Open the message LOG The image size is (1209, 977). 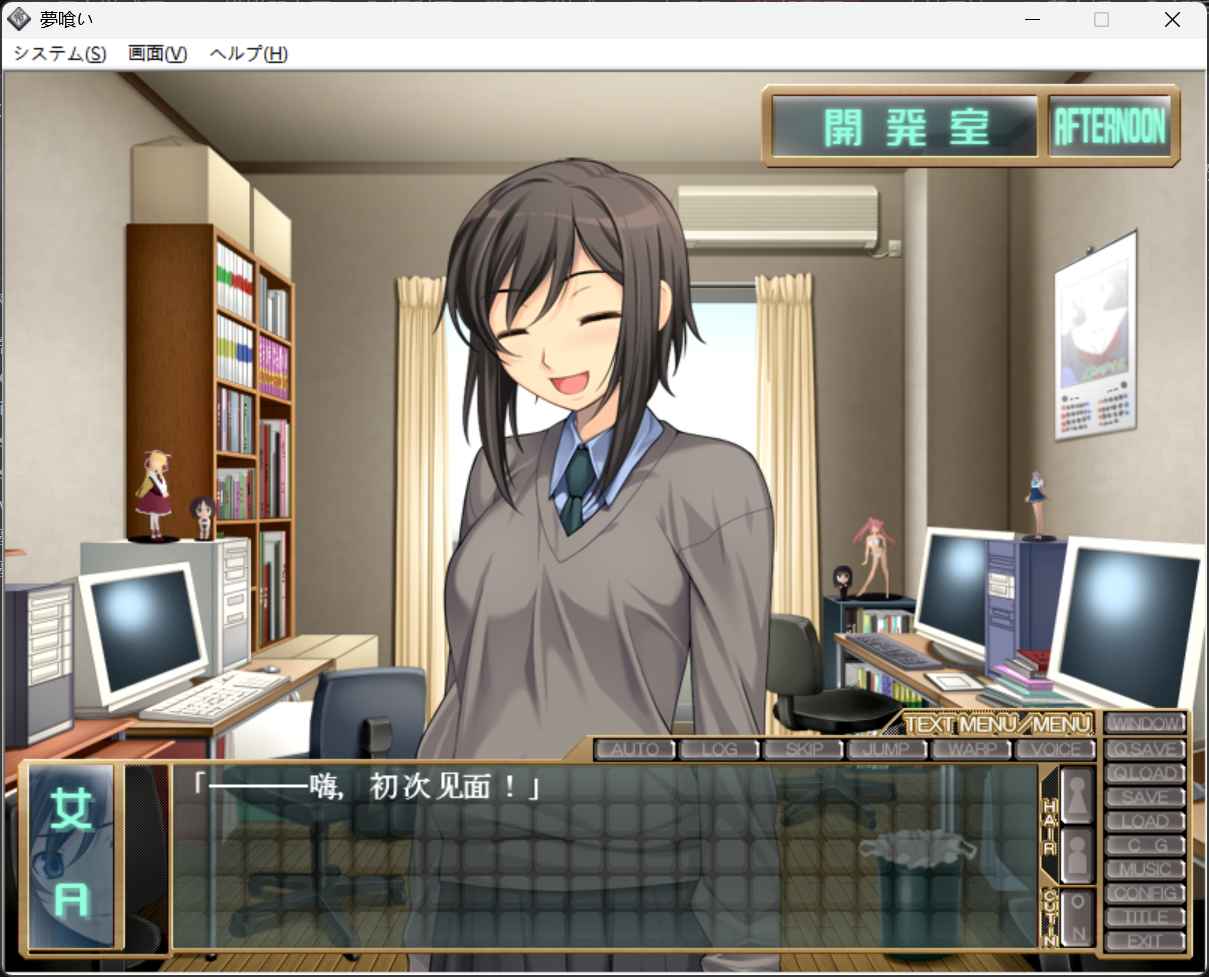719,749
